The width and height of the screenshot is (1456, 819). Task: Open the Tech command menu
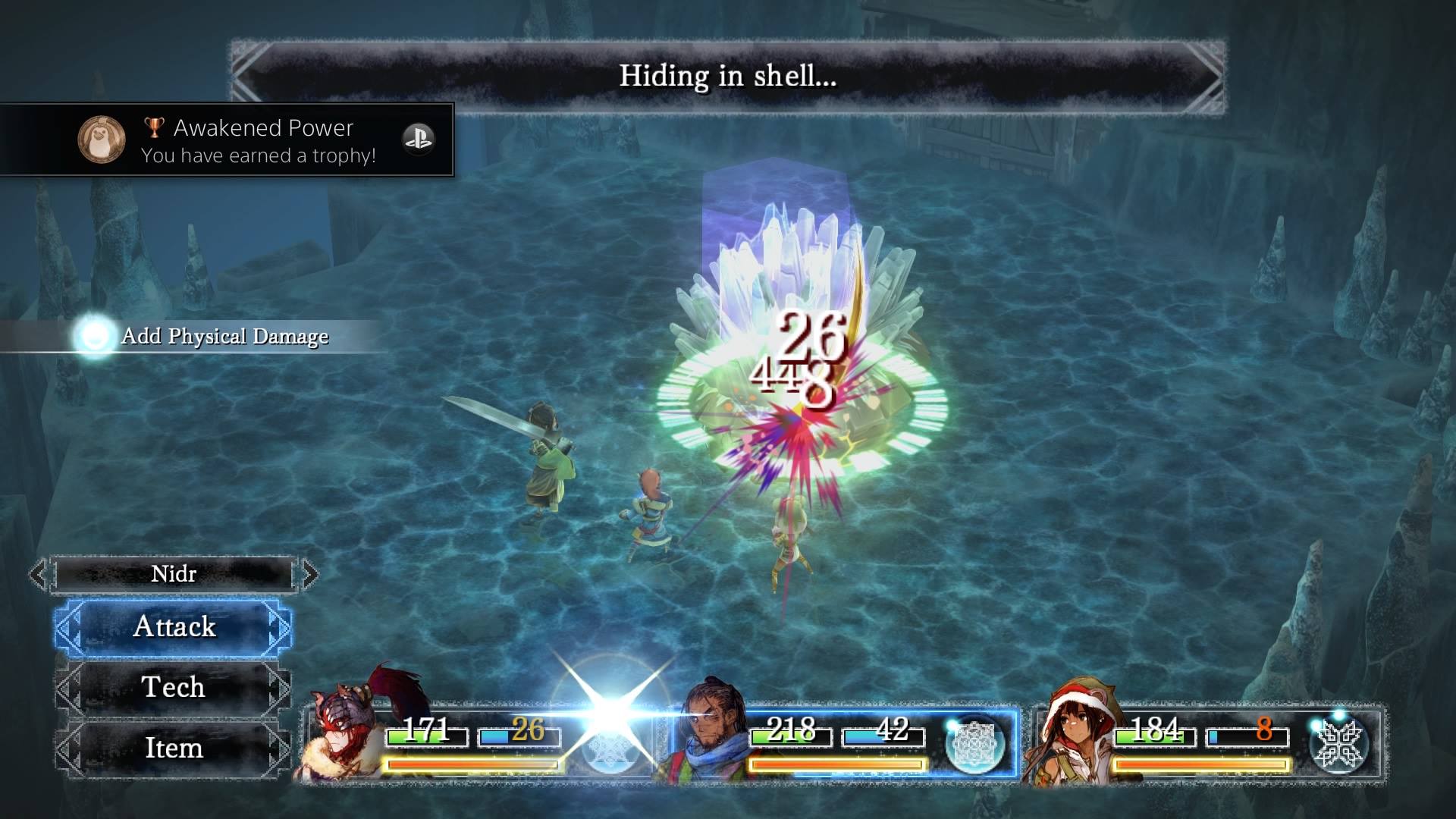point(174,687)
